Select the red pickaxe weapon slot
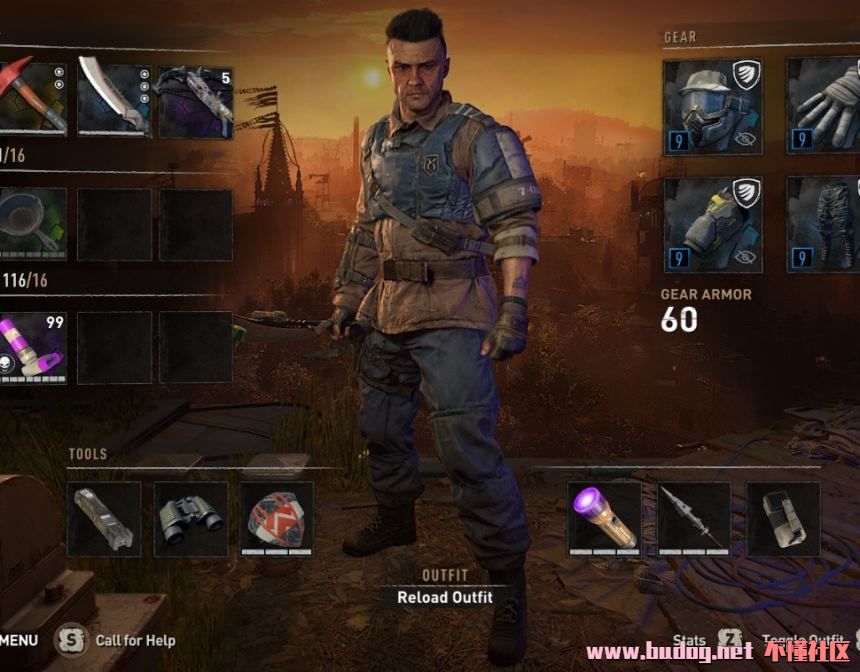The height and width of the screenshot is (672, 860). 32,100
